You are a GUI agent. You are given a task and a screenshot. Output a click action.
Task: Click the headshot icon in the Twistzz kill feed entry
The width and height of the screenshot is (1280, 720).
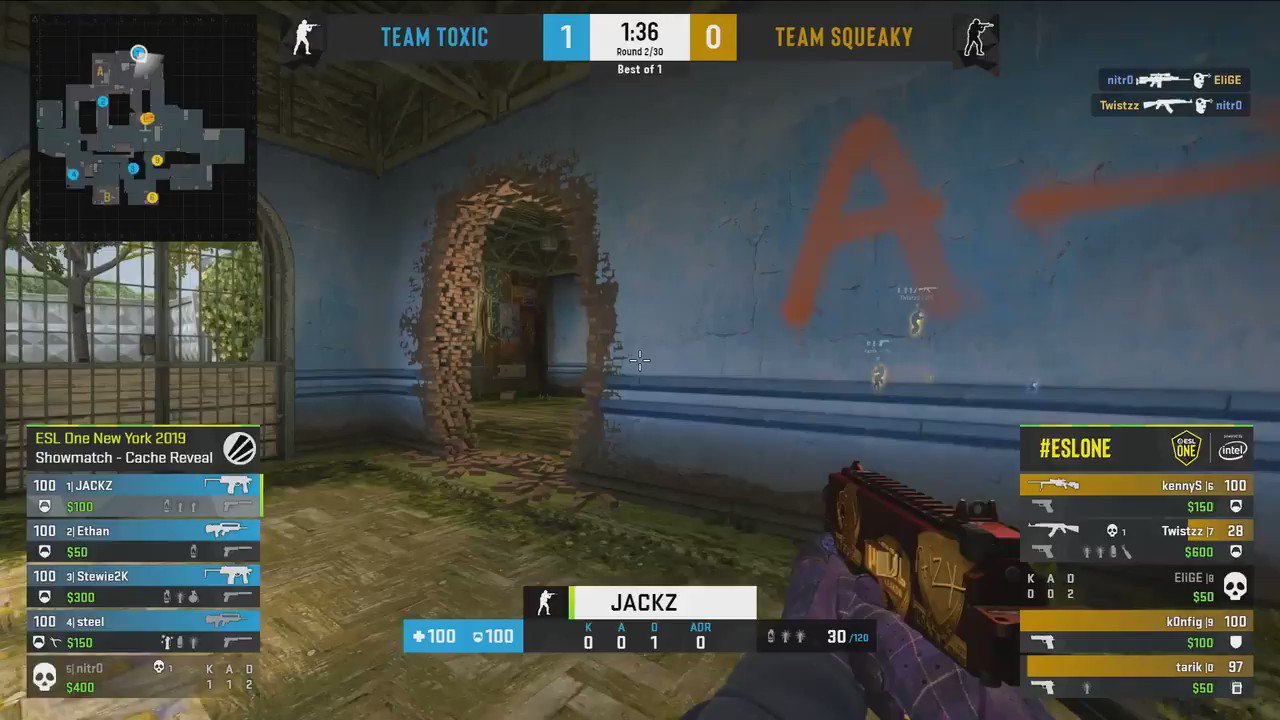pos(1201,105)
